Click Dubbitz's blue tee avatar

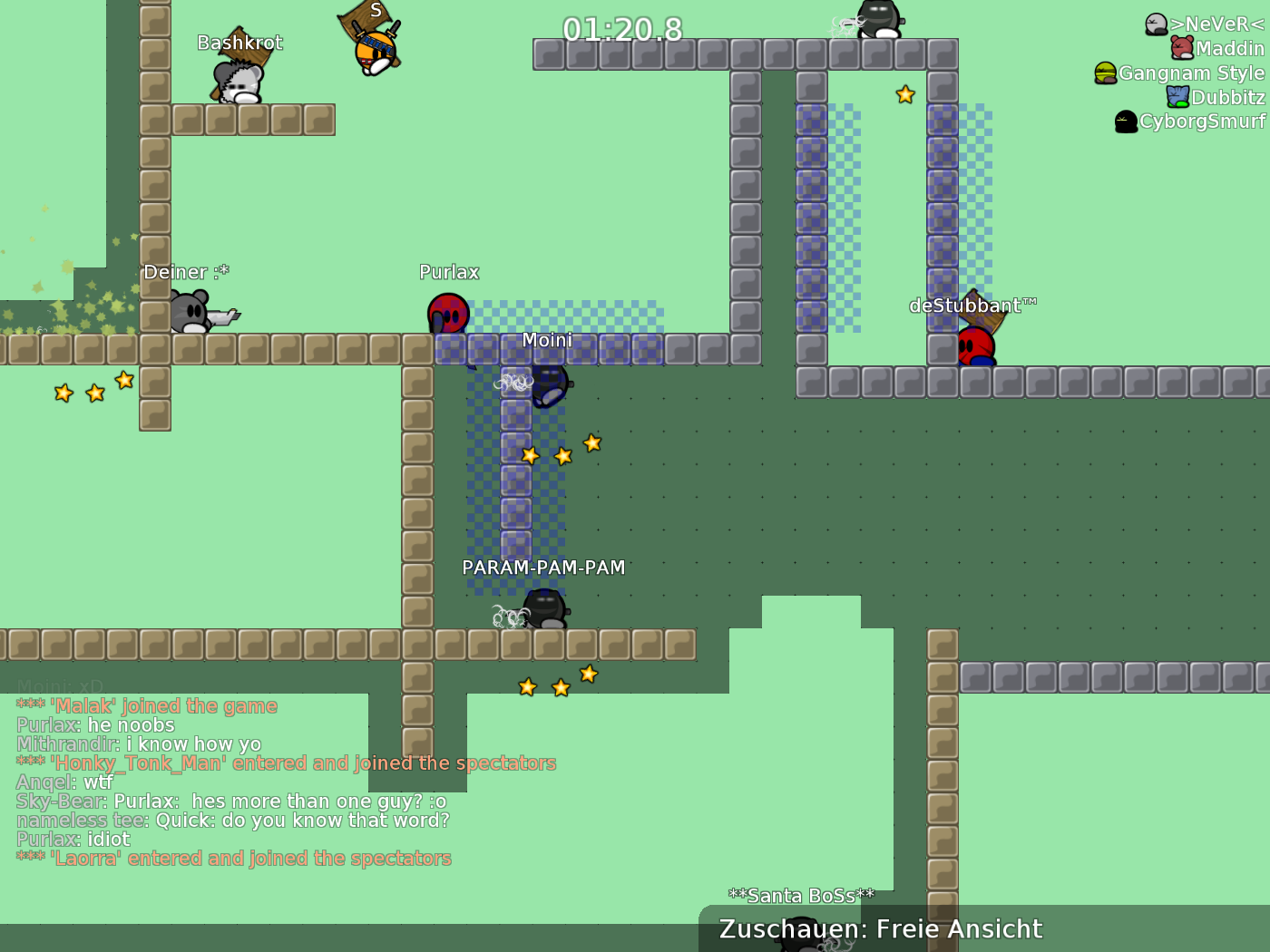pyautogui.click(x=1178, y=97)
